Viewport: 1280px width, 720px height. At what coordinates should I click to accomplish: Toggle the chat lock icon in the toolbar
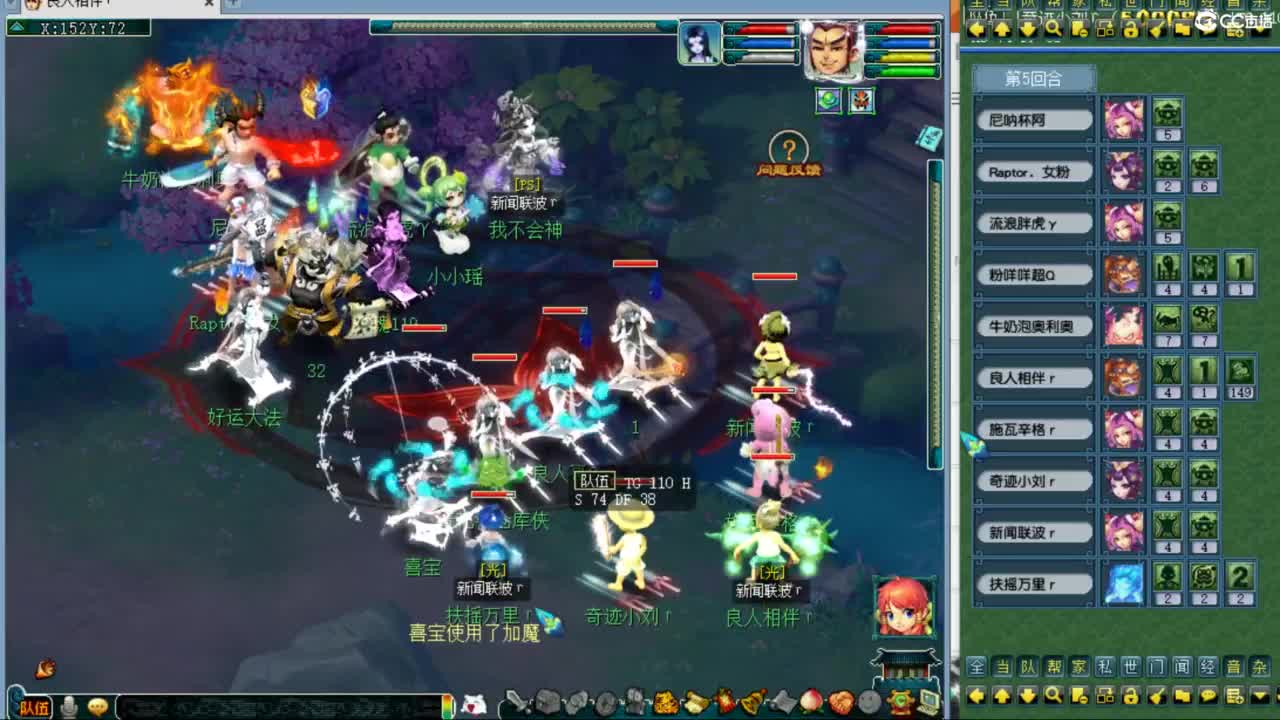click(1131, 695)
